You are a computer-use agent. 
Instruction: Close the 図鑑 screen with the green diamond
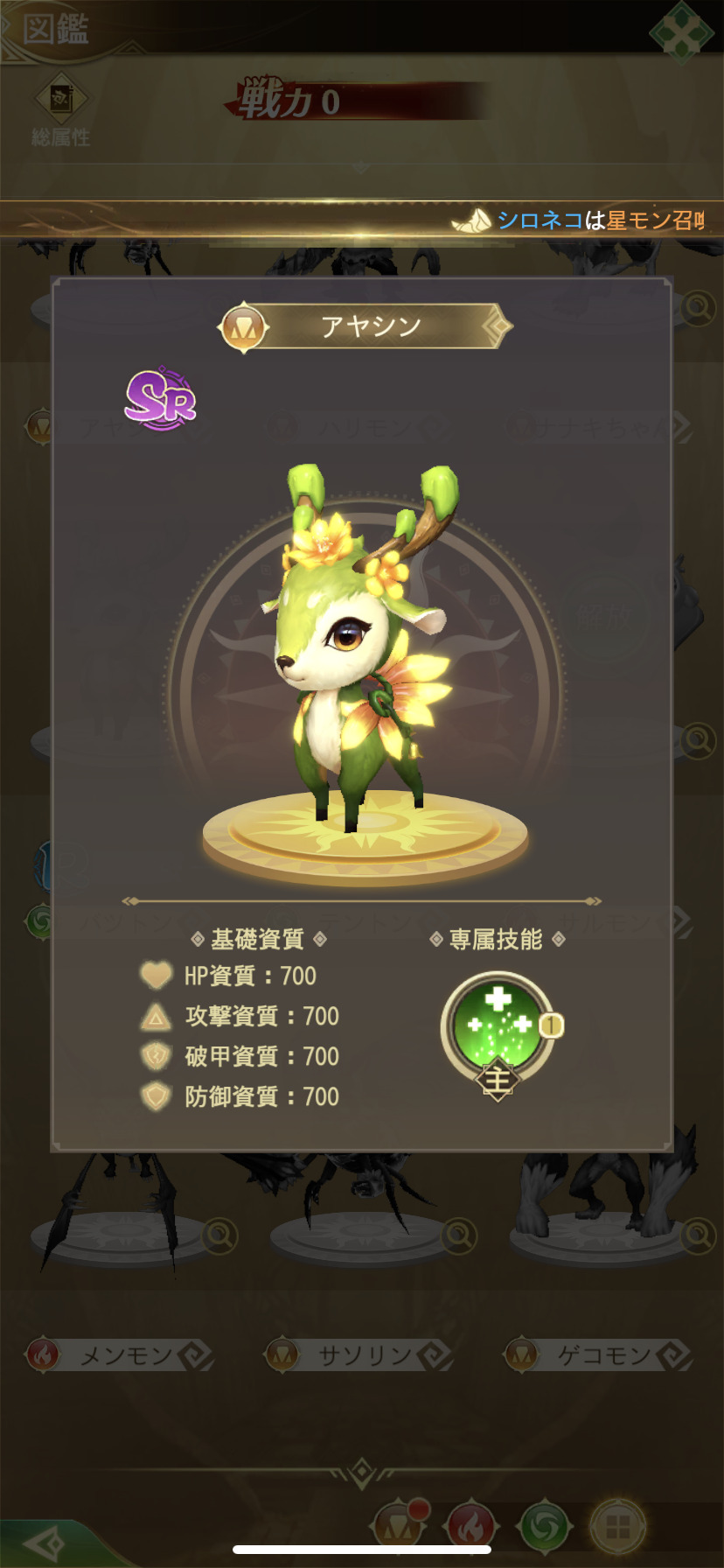681,33
